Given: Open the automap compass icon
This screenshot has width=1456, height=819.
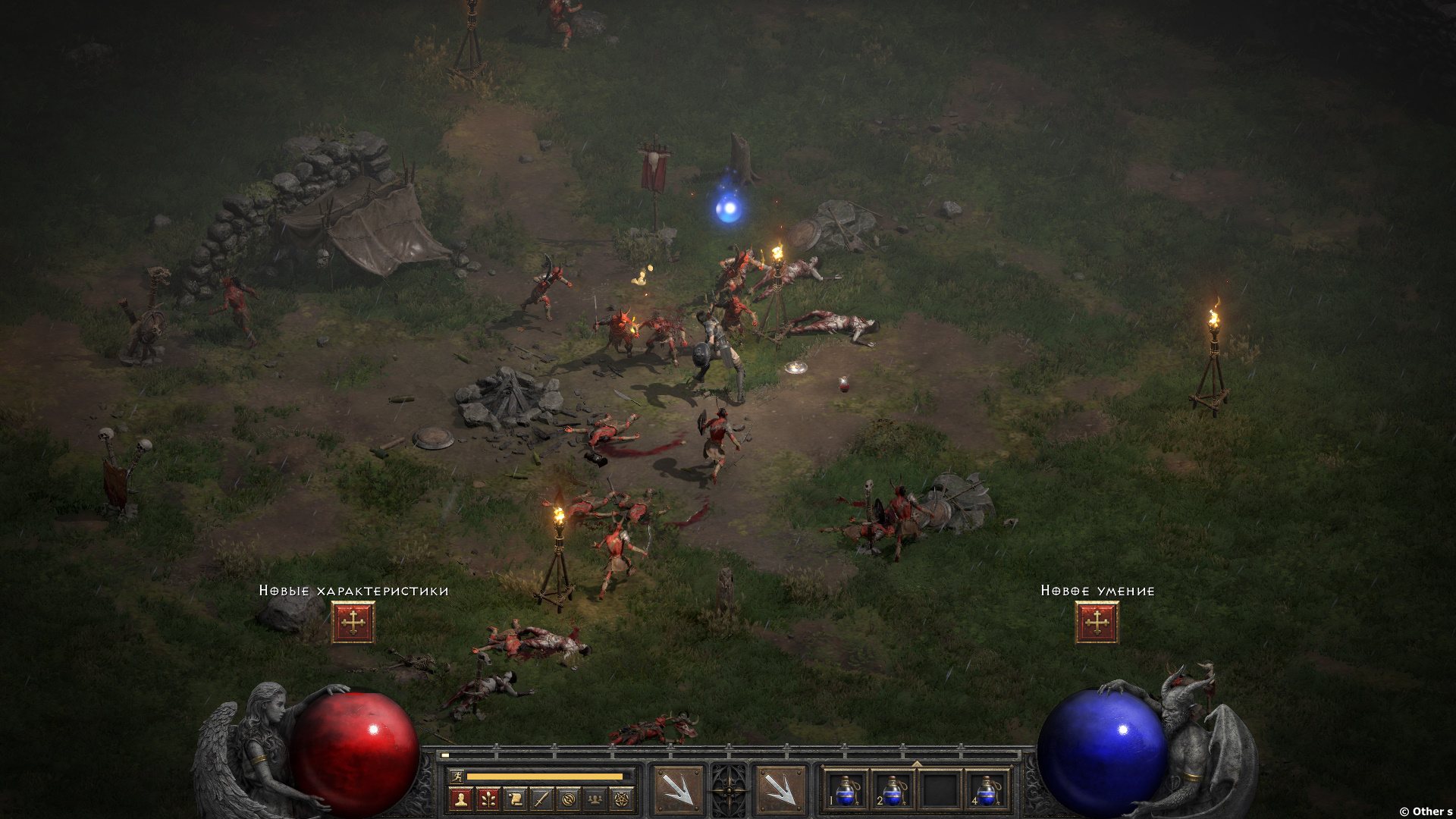Looking at the screenshot, I should pyautogui.click(x=569, y=799).
